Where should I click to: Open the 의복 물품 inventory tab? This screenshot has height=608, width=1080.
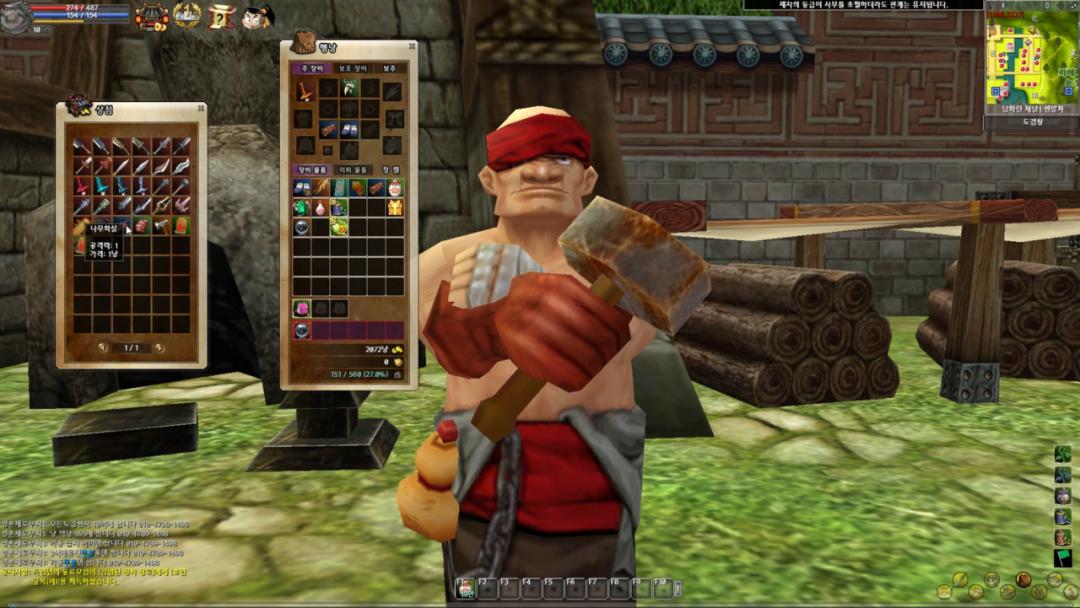351,170
